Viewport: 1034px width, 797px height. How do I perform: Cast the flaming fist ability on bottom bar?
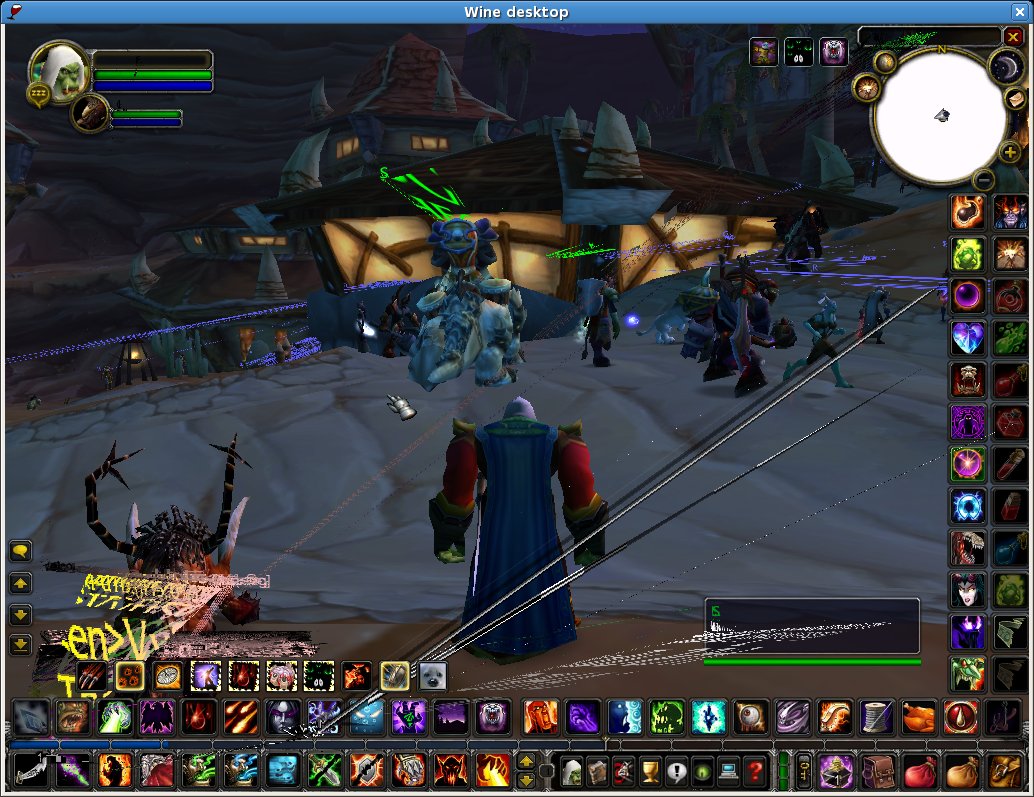[x=493, y=770]
